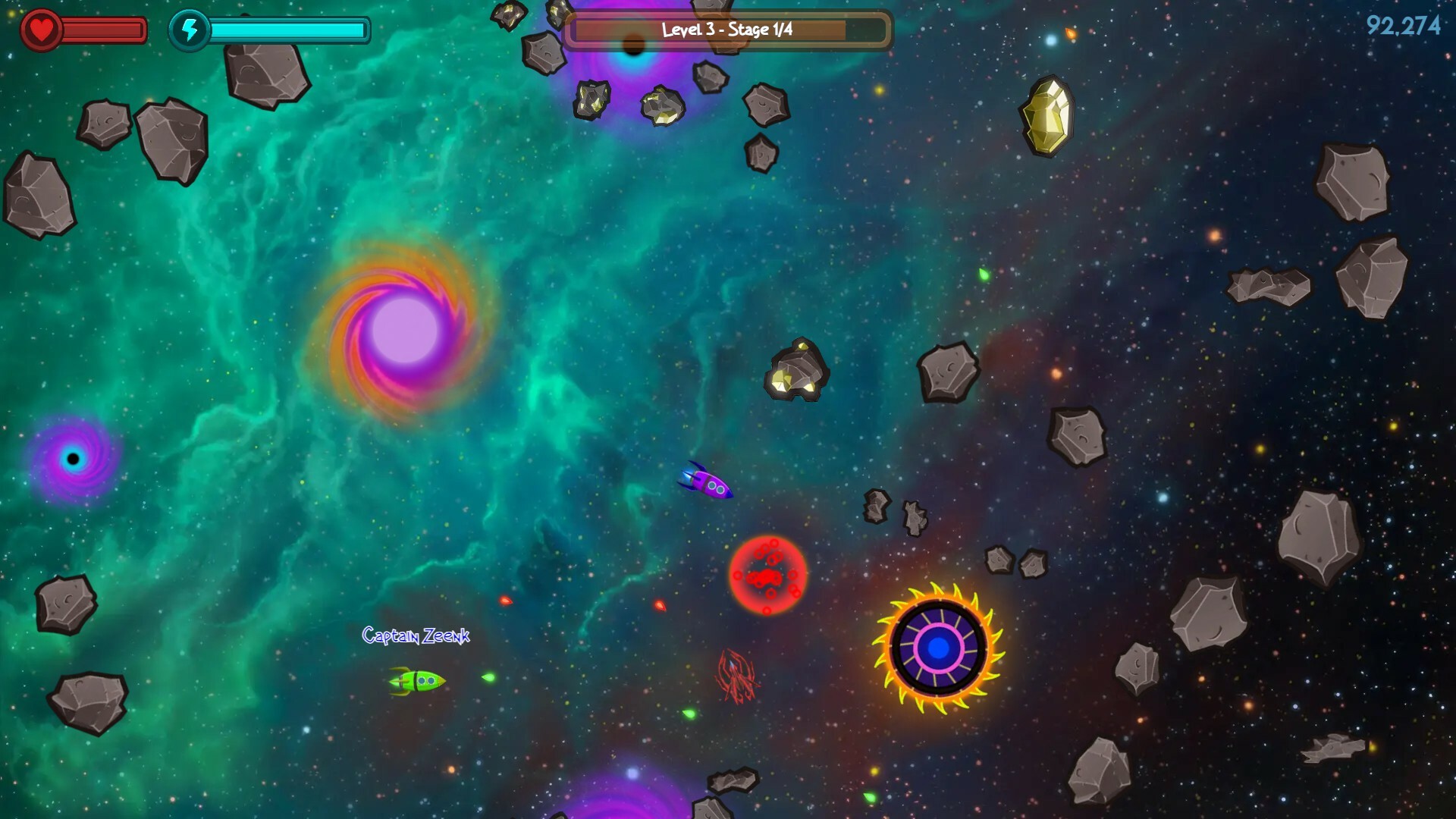Select the cyan lightning energy icon
1456x819 pixels.
tap(190, 30)
